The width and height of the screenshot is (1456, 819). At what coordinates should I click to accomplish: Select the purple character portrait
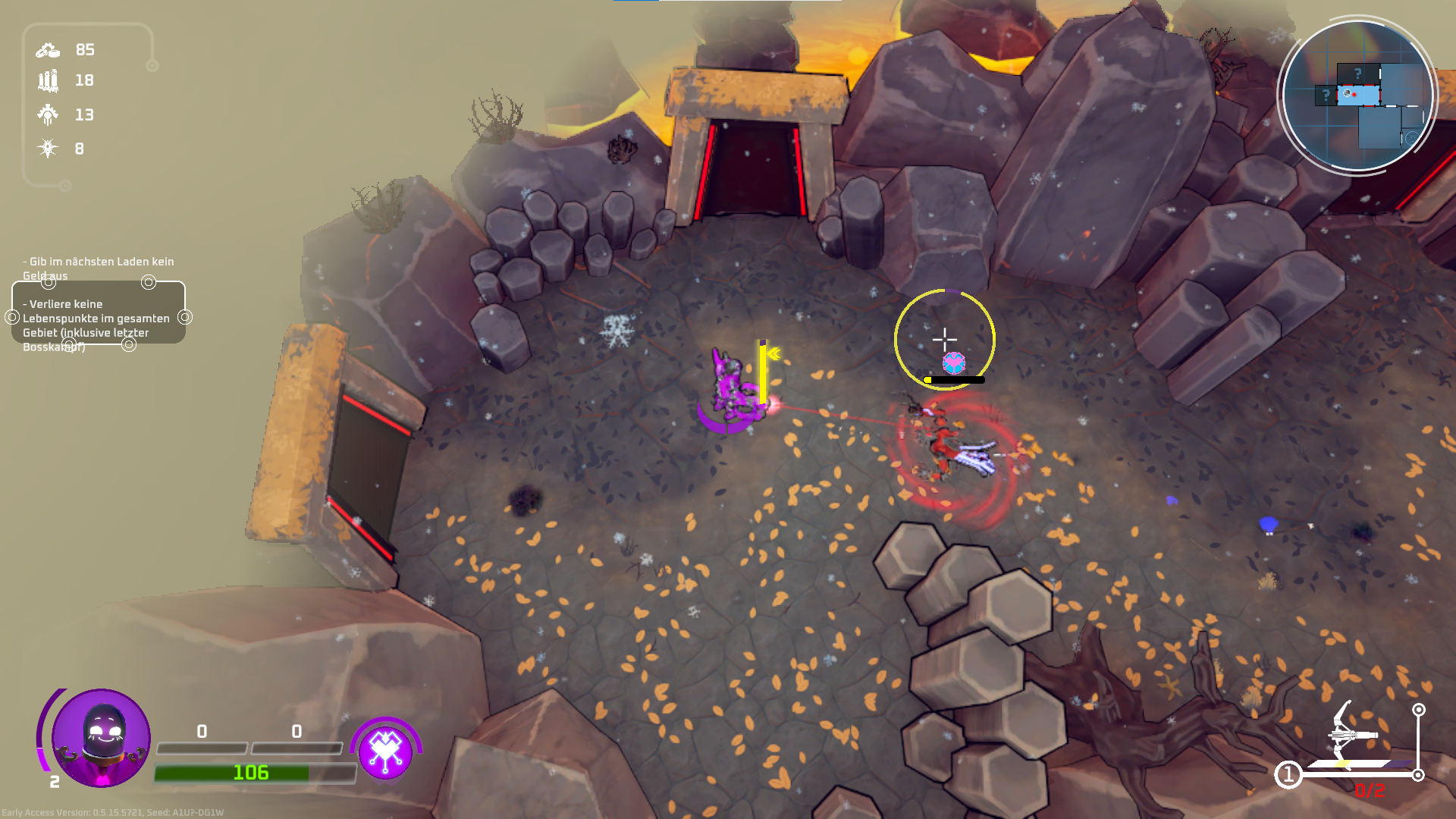click(x=101, y=738)
